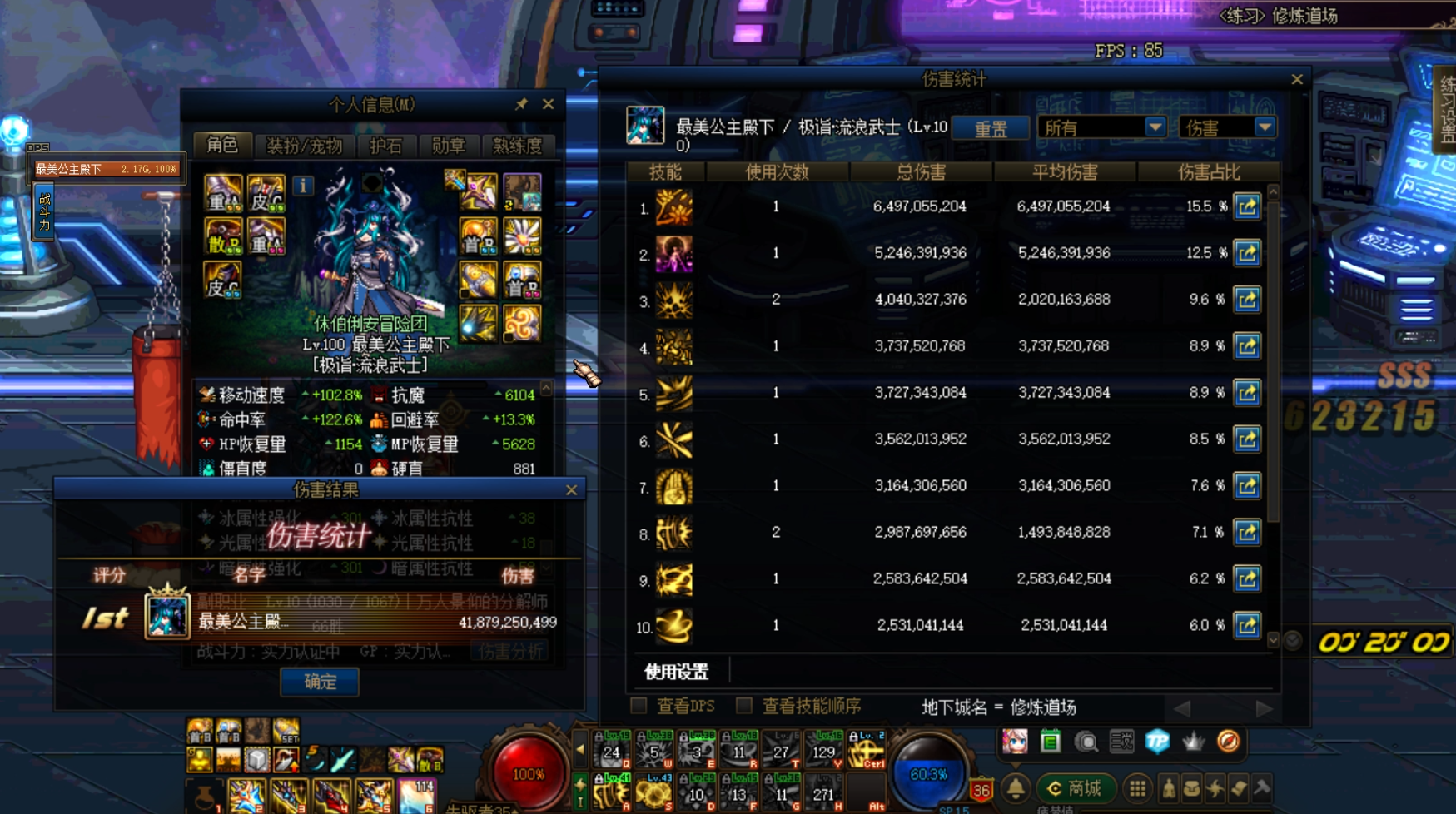Open the 所有 filter dropdown
The image size is (1456, 814).
tap(1101, 127)
